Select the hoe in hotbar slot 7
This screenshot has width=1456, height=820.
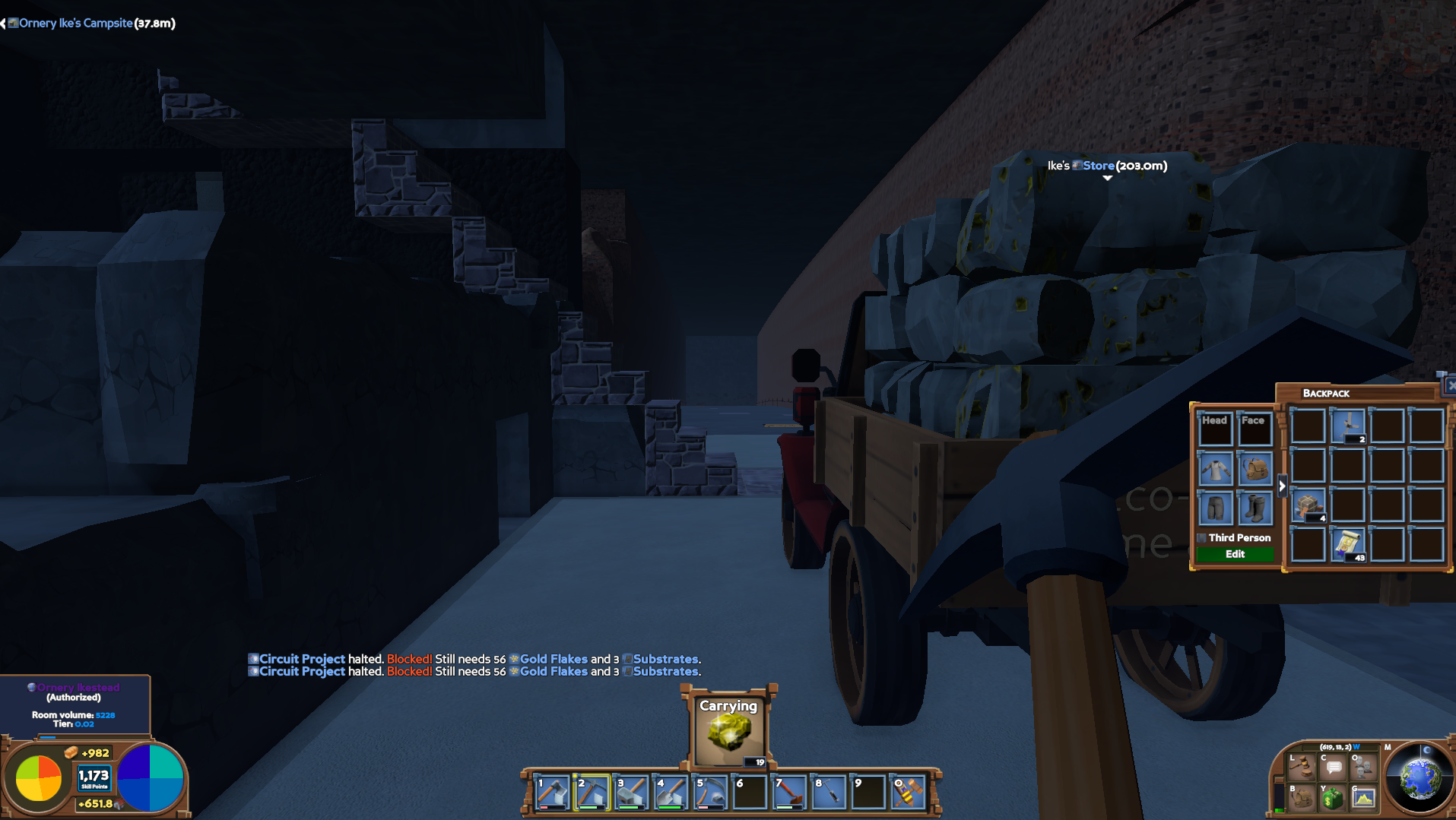pos(787,793)
